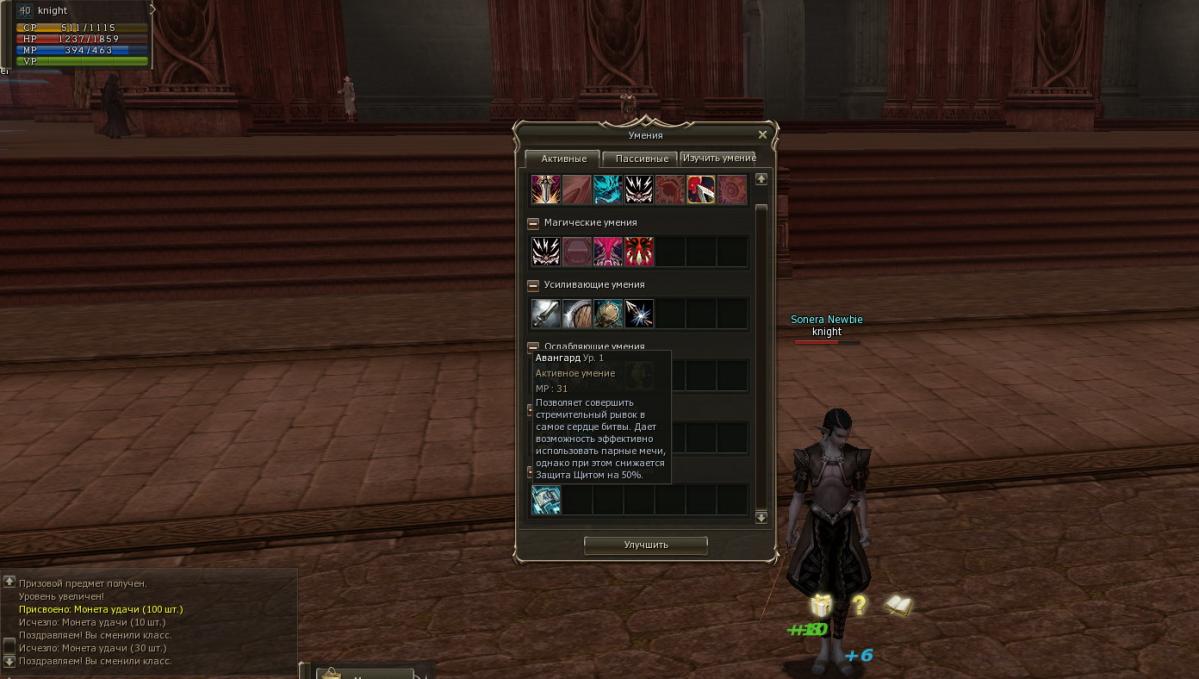This screenshot has height=679, width=1199.
Task: Open the Пассивные skills tab
Action: pos(641,159)
